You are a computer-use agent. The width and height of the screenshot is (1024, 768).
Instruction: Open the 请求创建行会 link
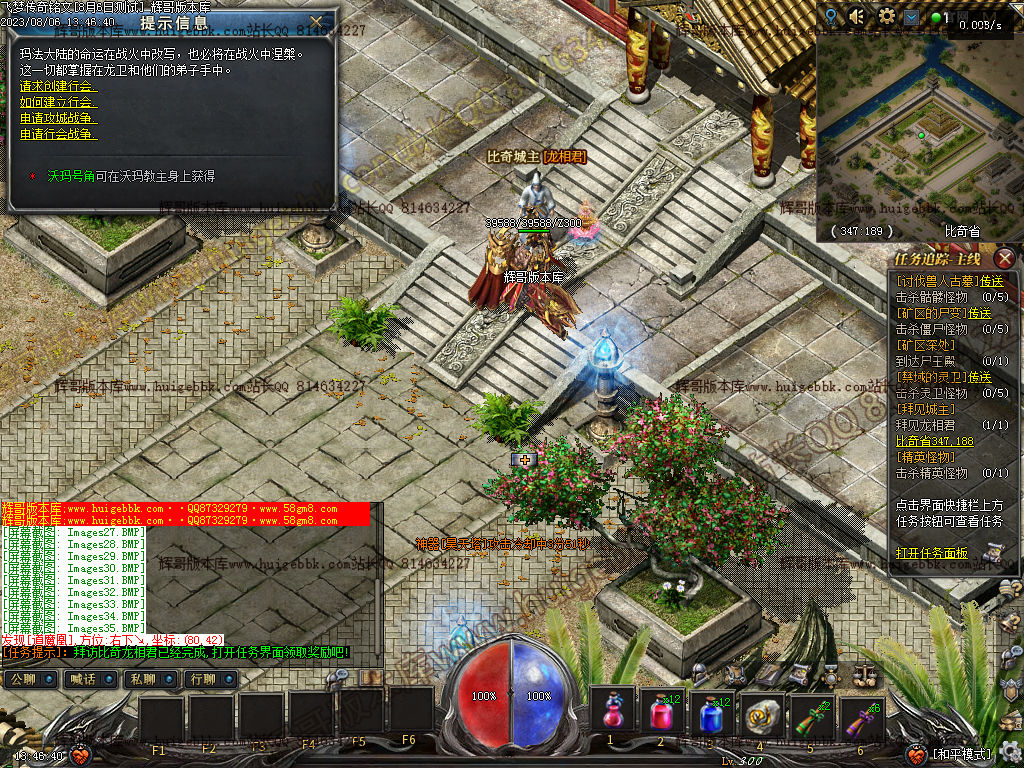[x=58, y=86]
